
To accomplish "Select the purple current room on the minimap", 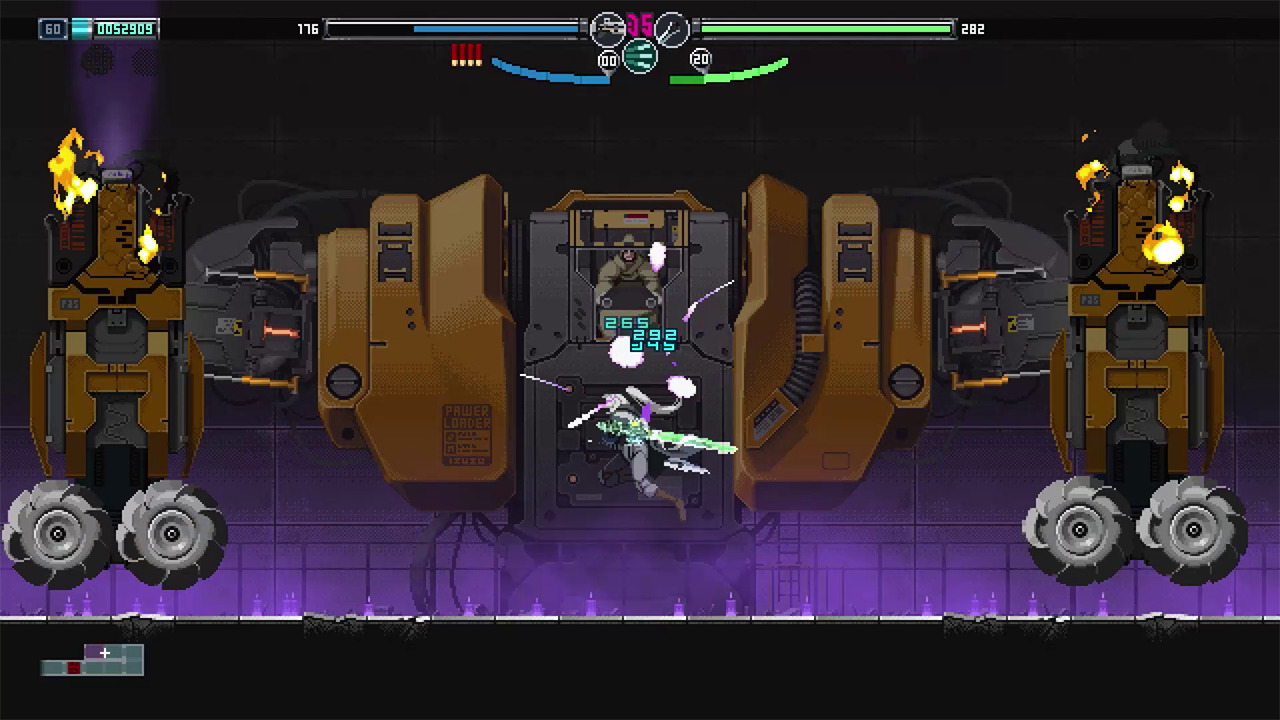I will (x=94, y=651).
